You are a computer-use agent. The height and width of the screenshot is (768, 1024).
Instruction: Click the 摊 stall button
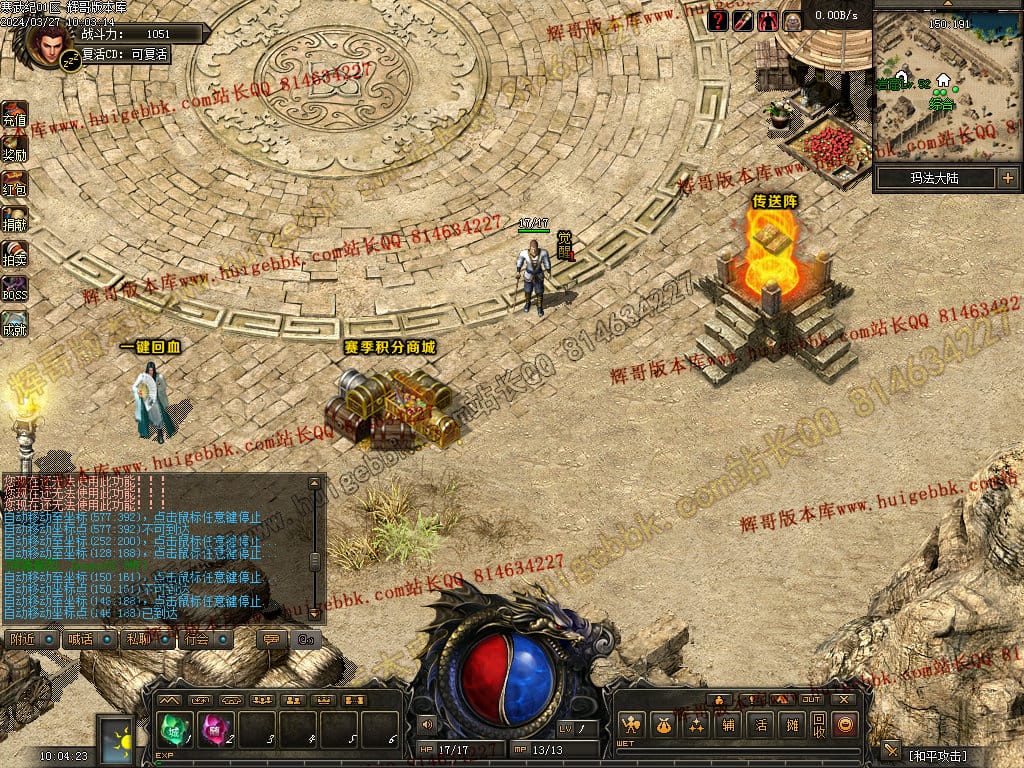click(792, 725)
